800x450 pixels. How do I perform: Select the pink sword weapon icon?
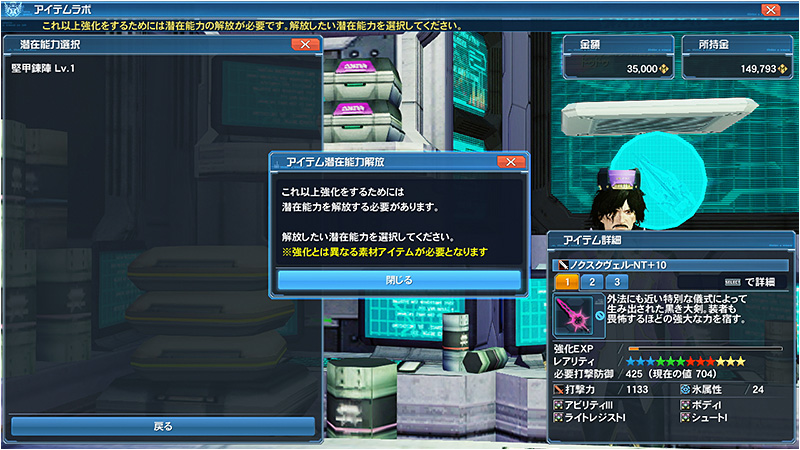coord(572,316)
